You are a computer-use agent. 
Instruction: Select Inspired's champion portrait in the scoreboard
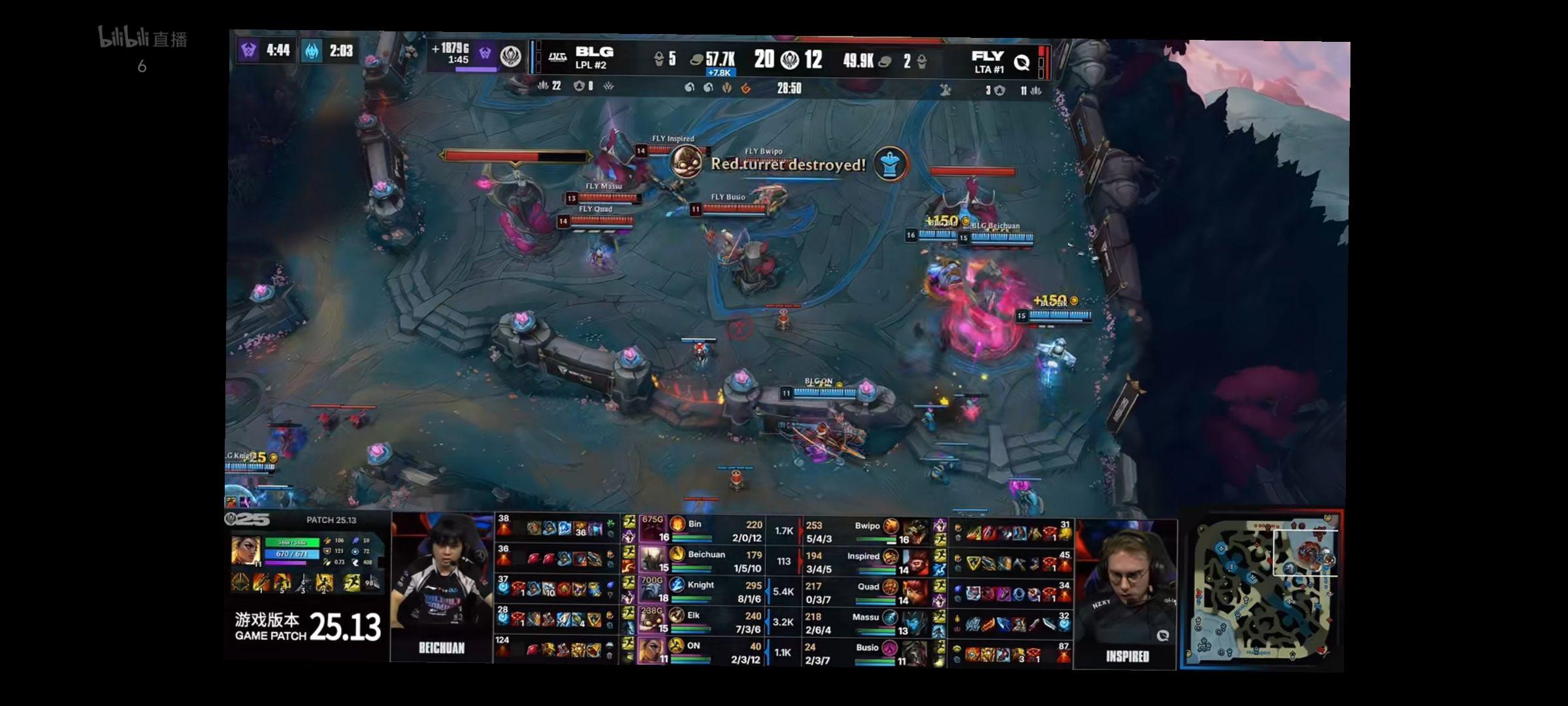(916, 561)
